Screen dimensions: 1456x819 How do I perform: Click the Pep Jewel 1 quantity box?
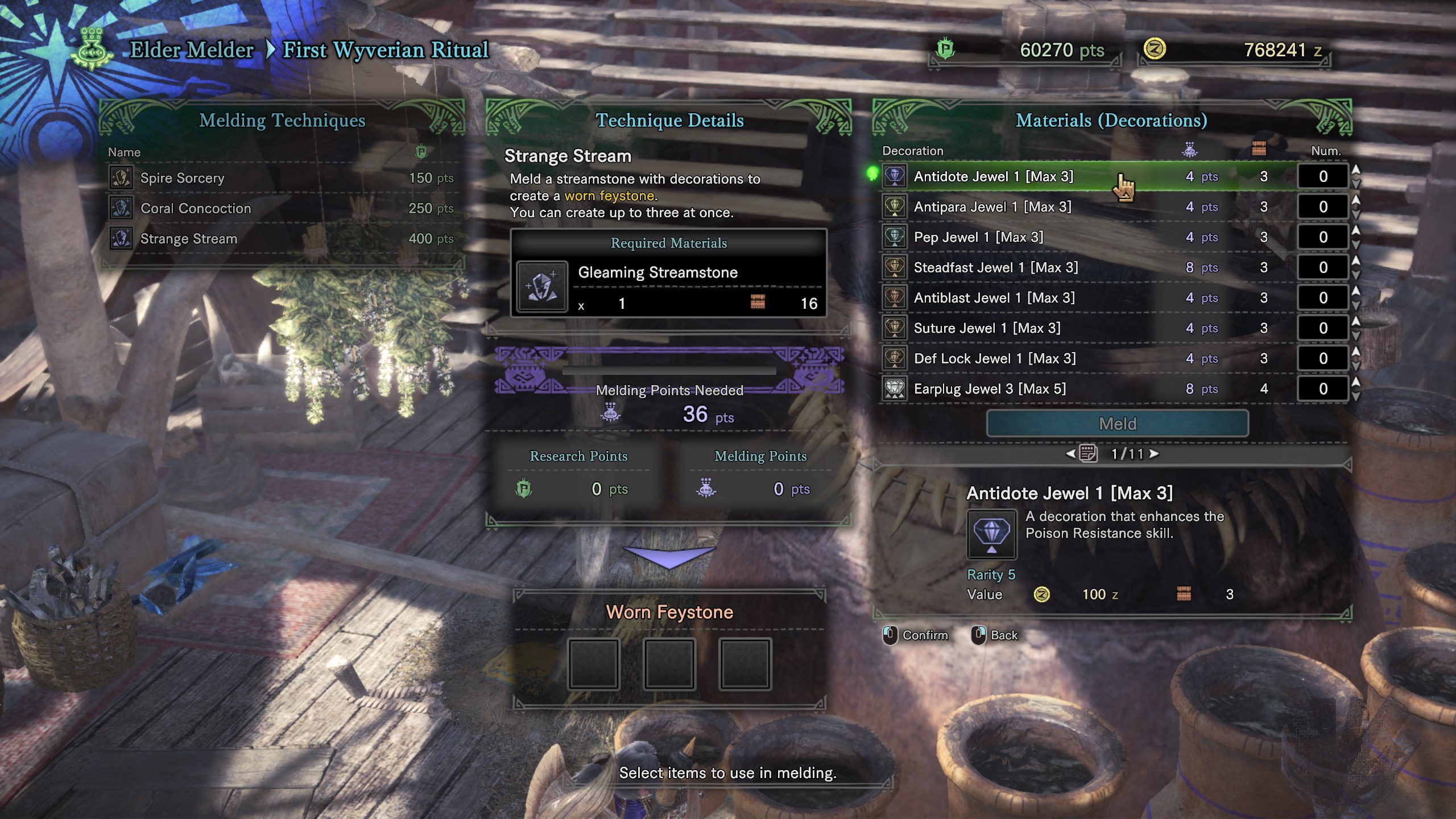[x=1323, y=237]
